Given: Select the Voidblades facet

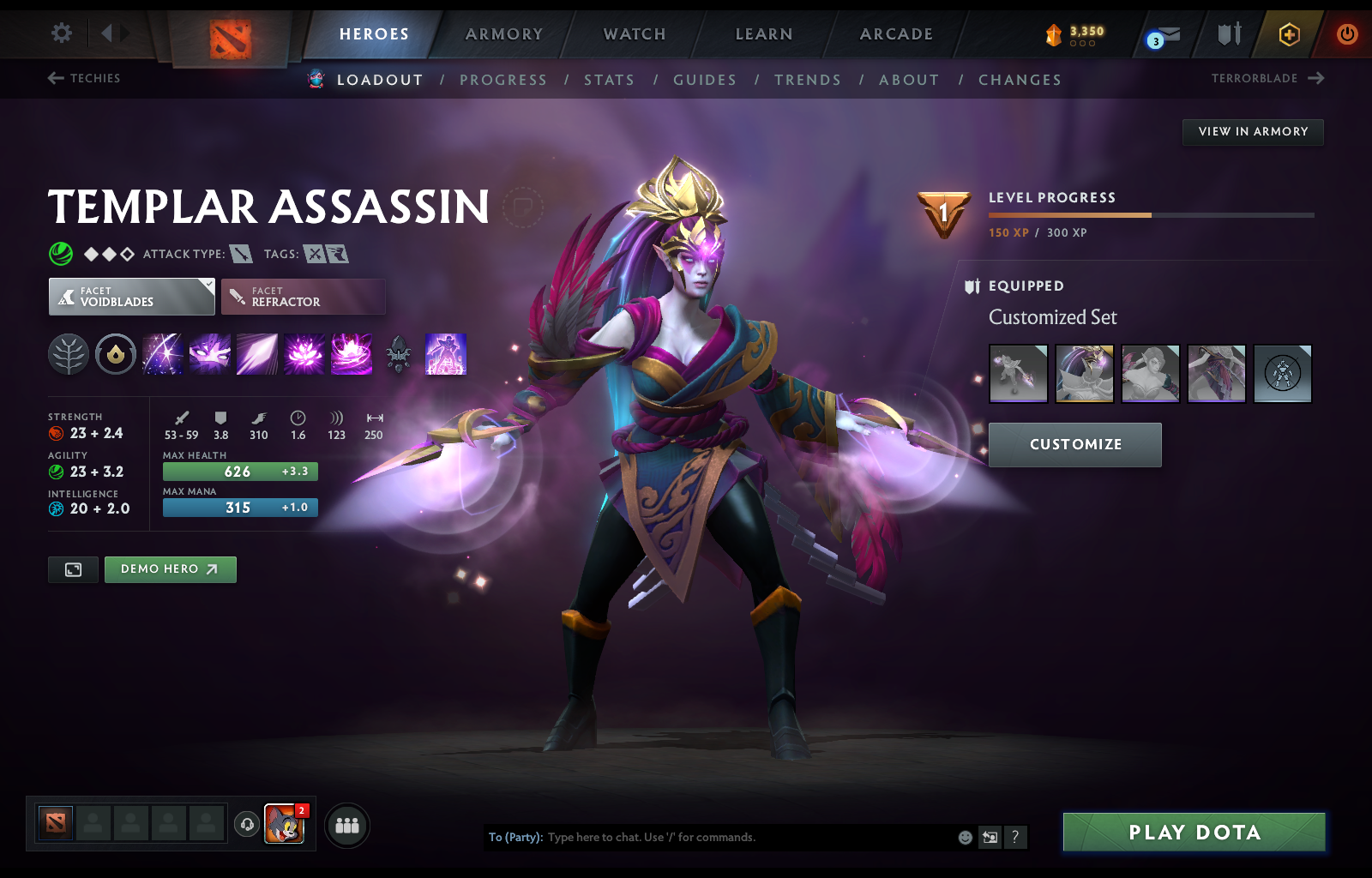Looking at the screenshot, I should (x=130, y=296).
